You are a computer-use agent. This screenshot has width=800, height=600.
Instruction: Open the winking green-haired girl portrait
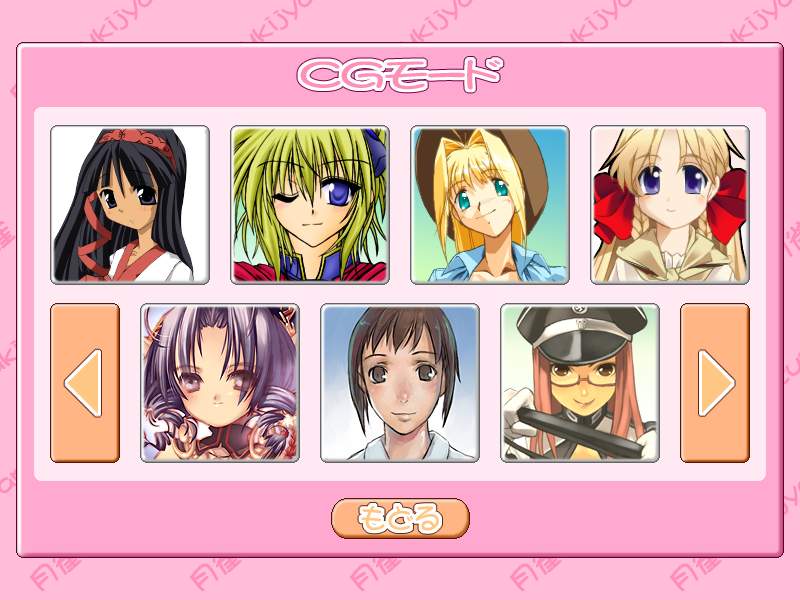click(x=310, y=205)
